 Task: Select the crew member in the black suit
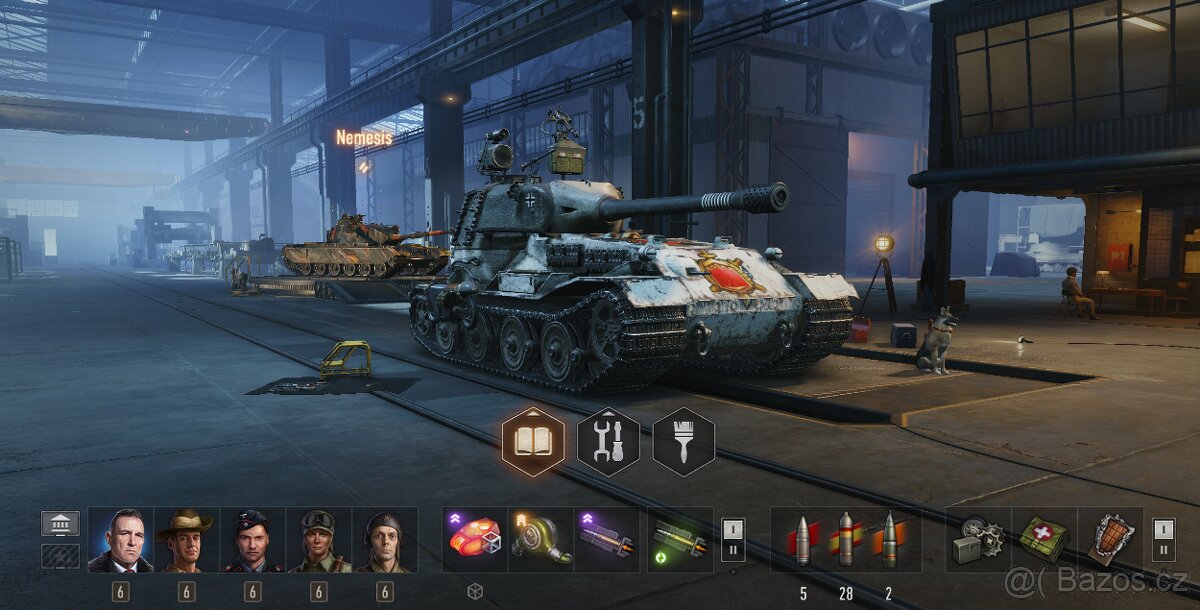click(x=120, y=540)
